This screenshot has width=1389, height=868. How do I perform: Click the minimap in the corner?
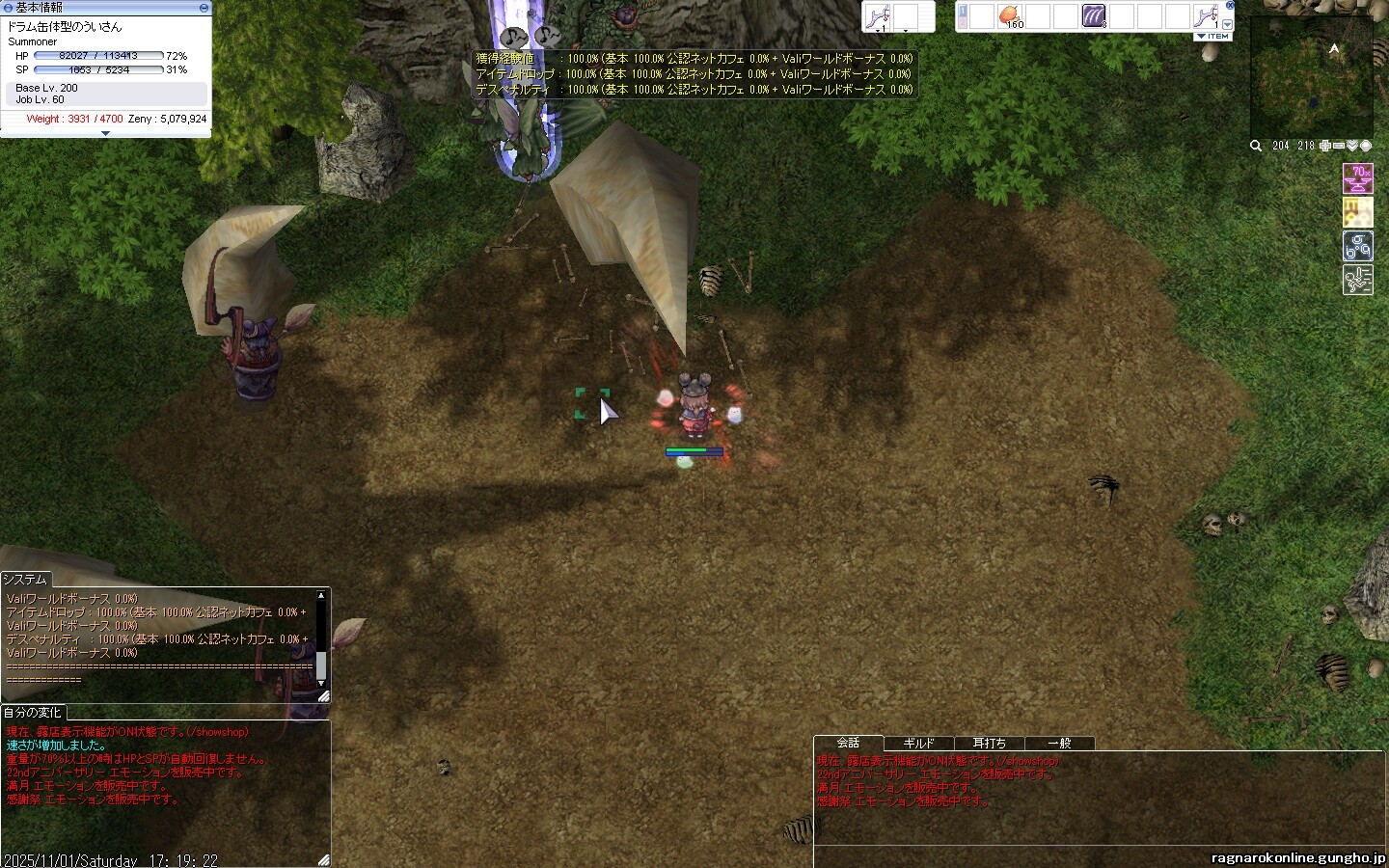[1311, 77]
